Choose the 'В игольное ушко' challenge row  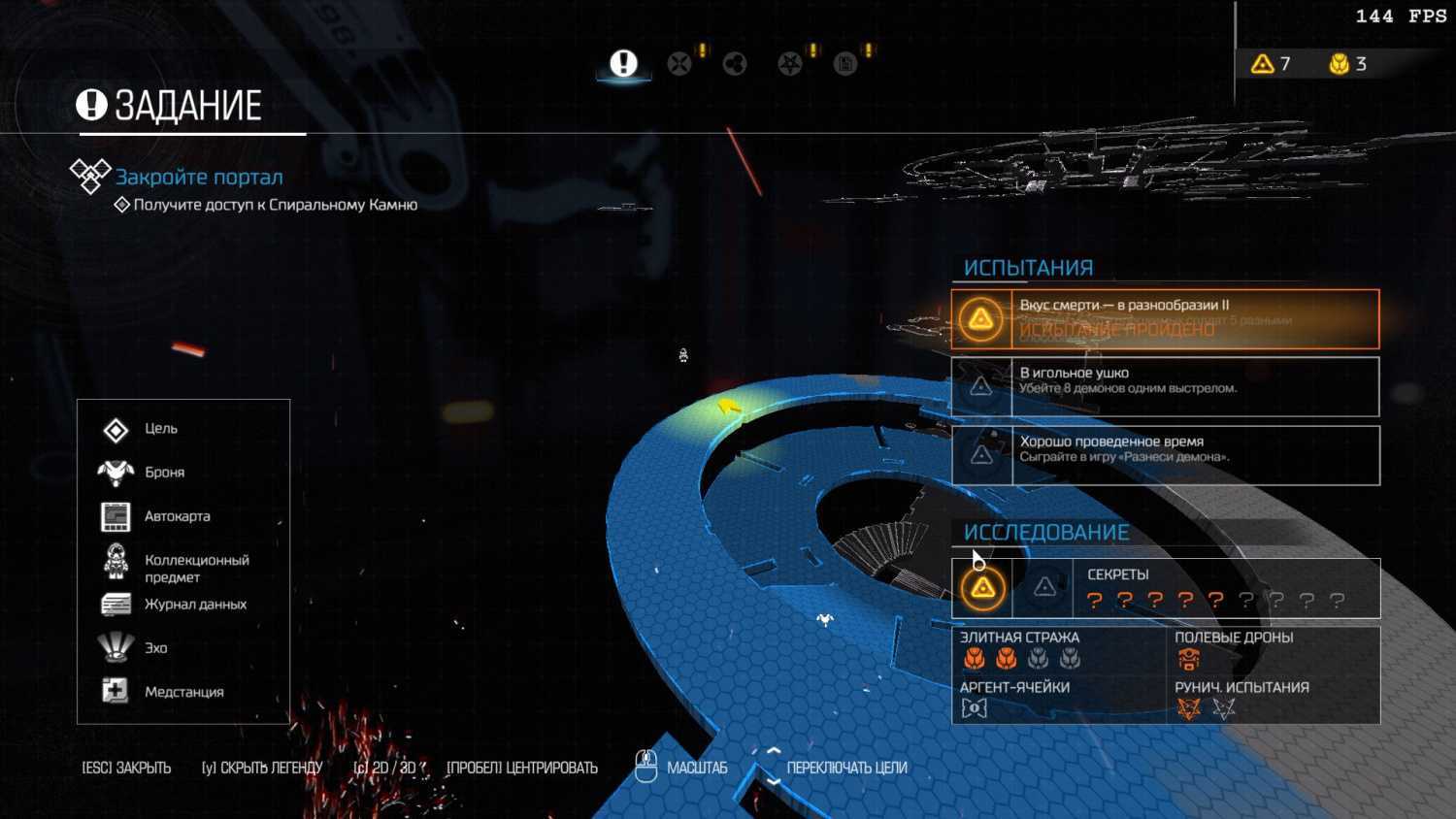pyautogui.click(x=1165, y=386)
